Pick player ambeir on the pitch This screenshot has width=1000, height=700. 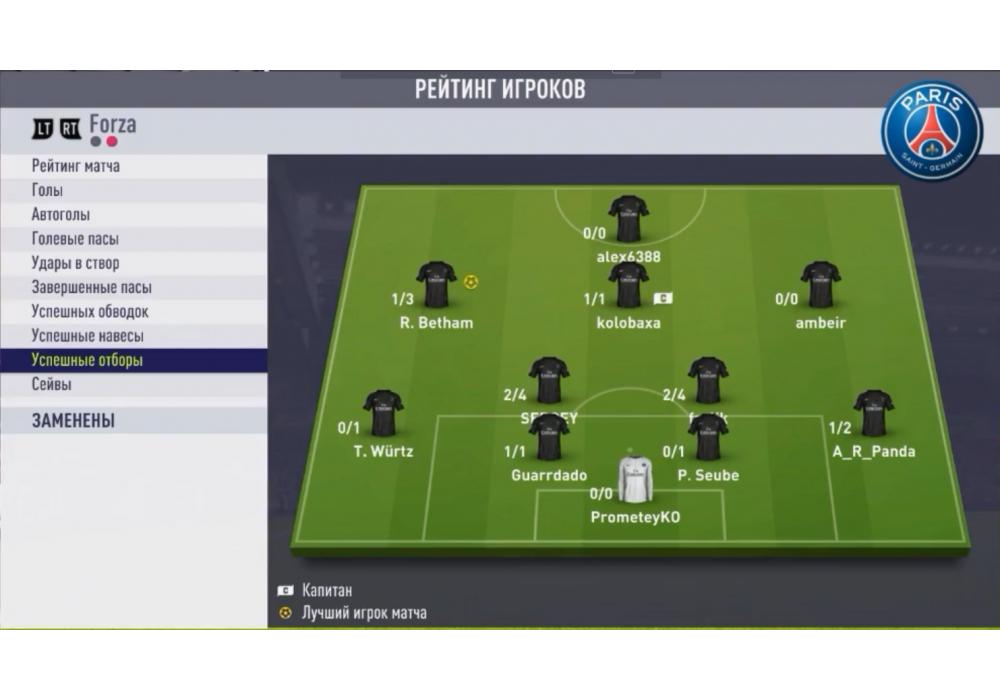(x=820, y=286)
